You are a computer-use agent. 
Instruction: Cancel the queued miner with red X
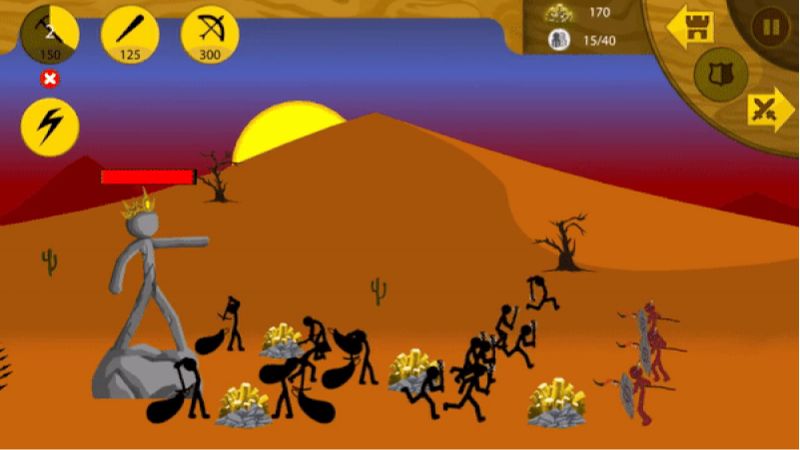(50, 79)
